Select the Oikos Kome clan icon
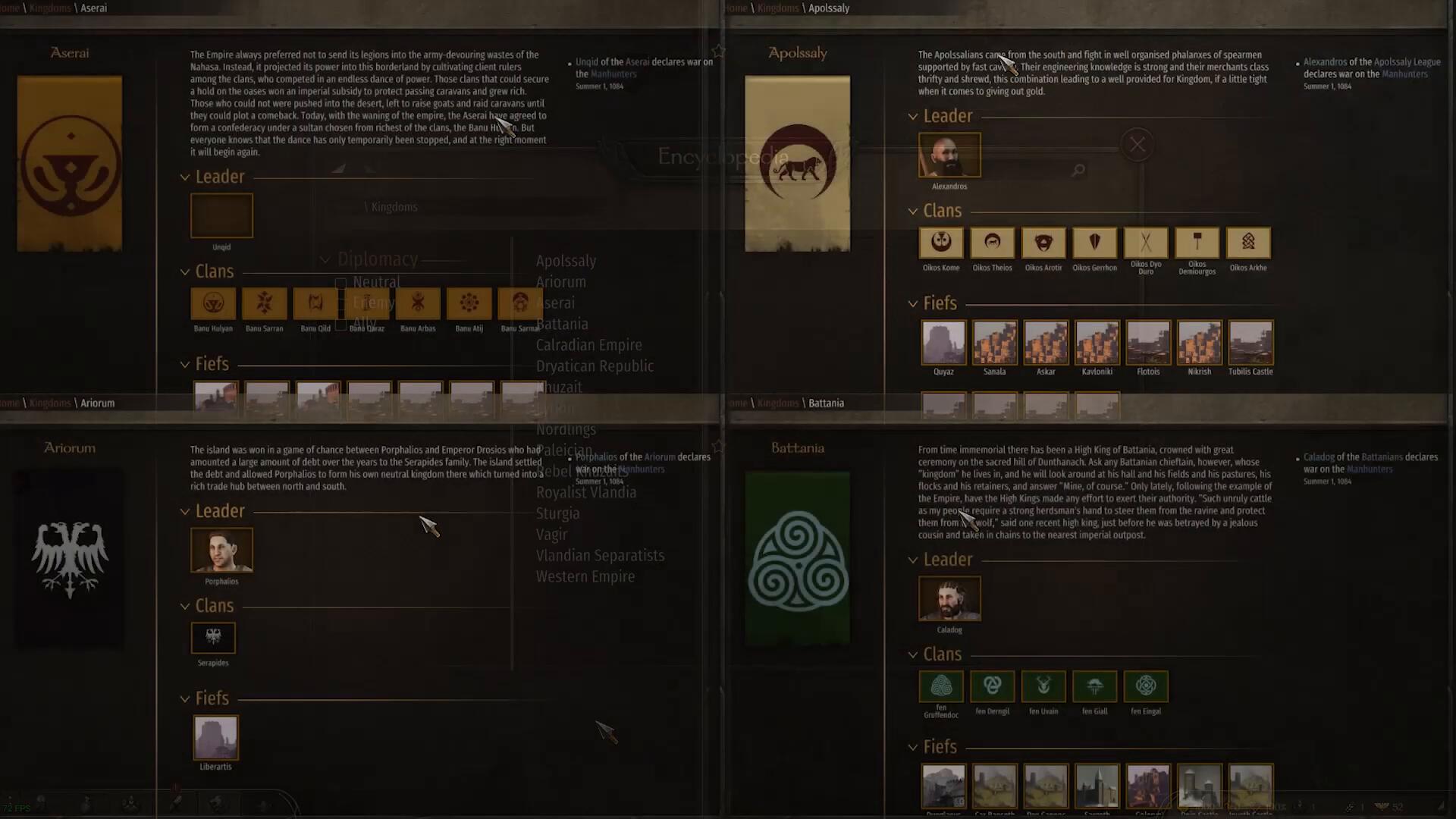Image resolution: width=1456 pixels, height=819 pixels. click(941, 243)
